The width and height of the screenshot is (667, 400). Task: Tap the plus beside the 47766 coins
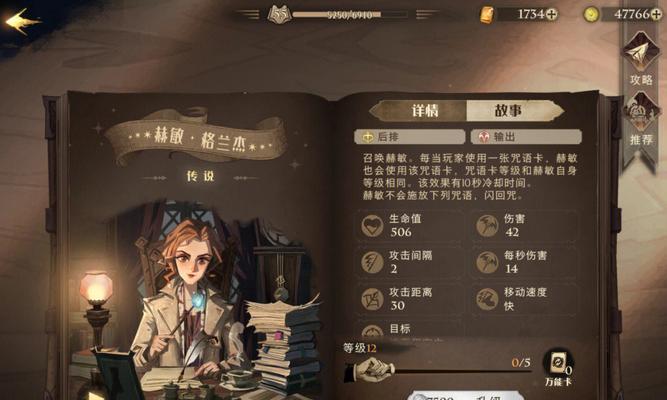point(658,14)
